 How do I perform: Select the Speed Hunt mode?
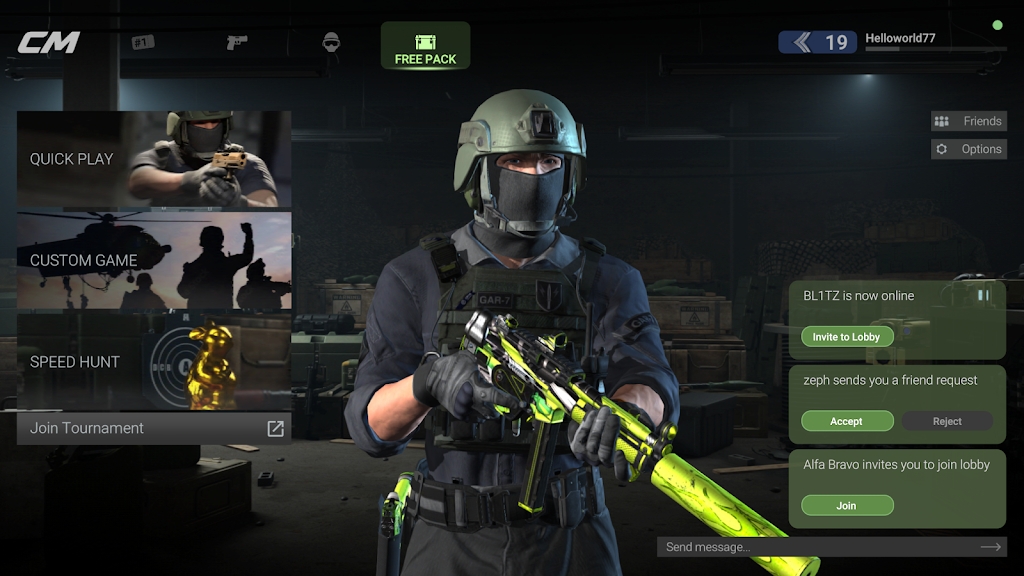[154, 361]
